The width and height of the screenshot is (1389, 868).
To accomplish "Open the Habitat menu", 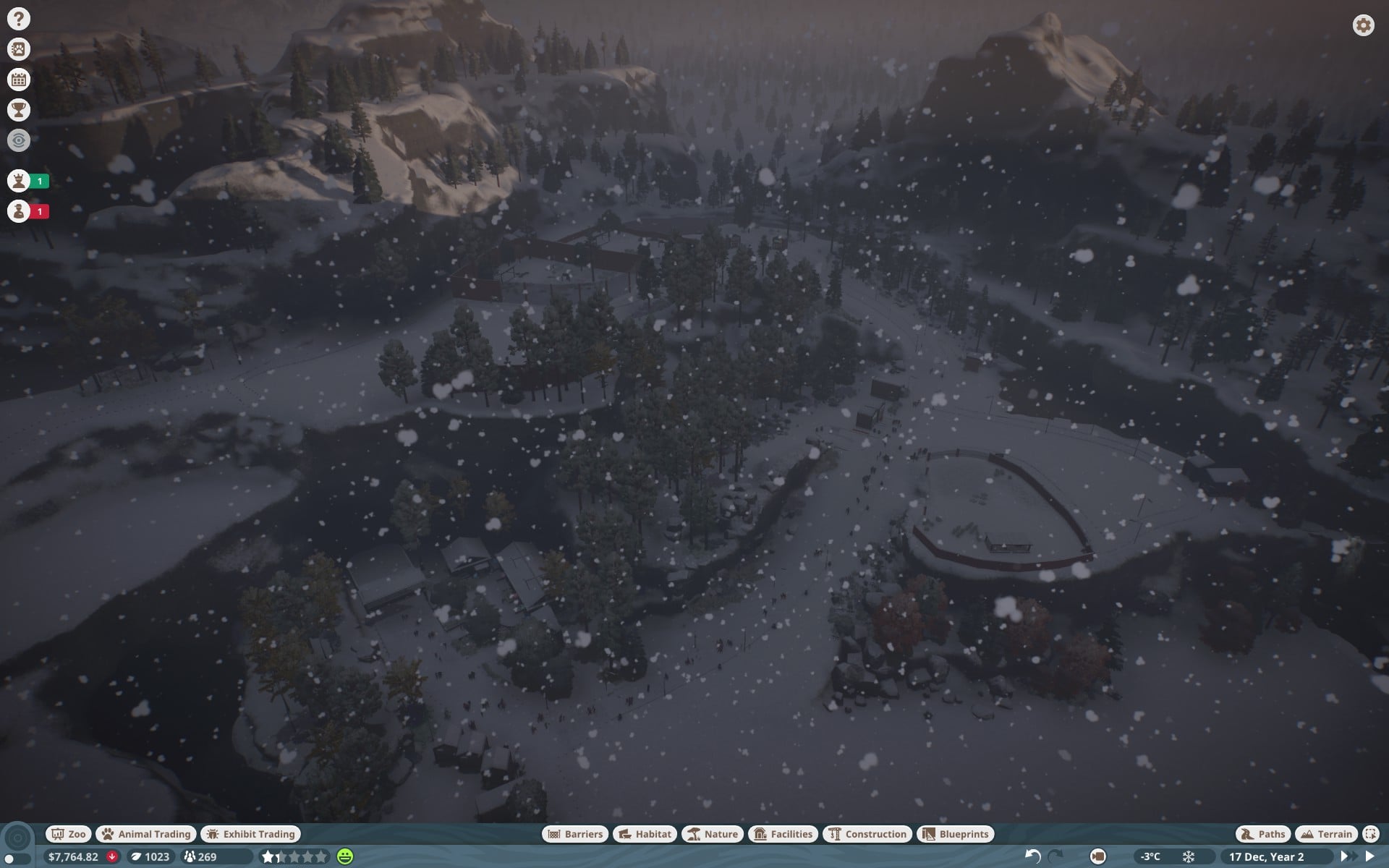I will pos(645,834).
